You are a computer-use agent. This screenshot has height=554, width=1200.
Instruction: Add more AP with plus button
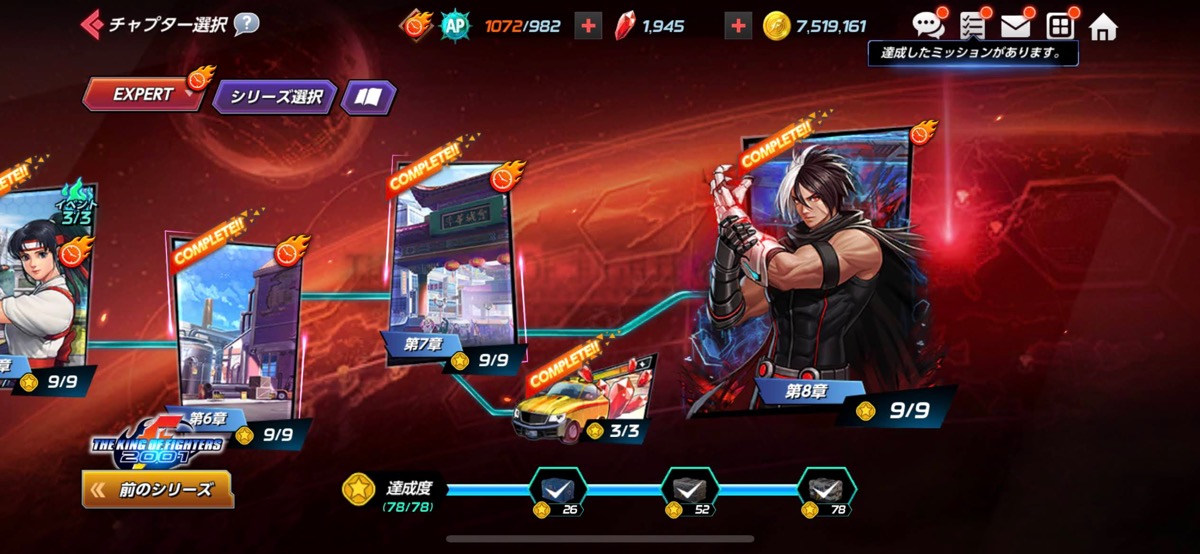[589, 27]
